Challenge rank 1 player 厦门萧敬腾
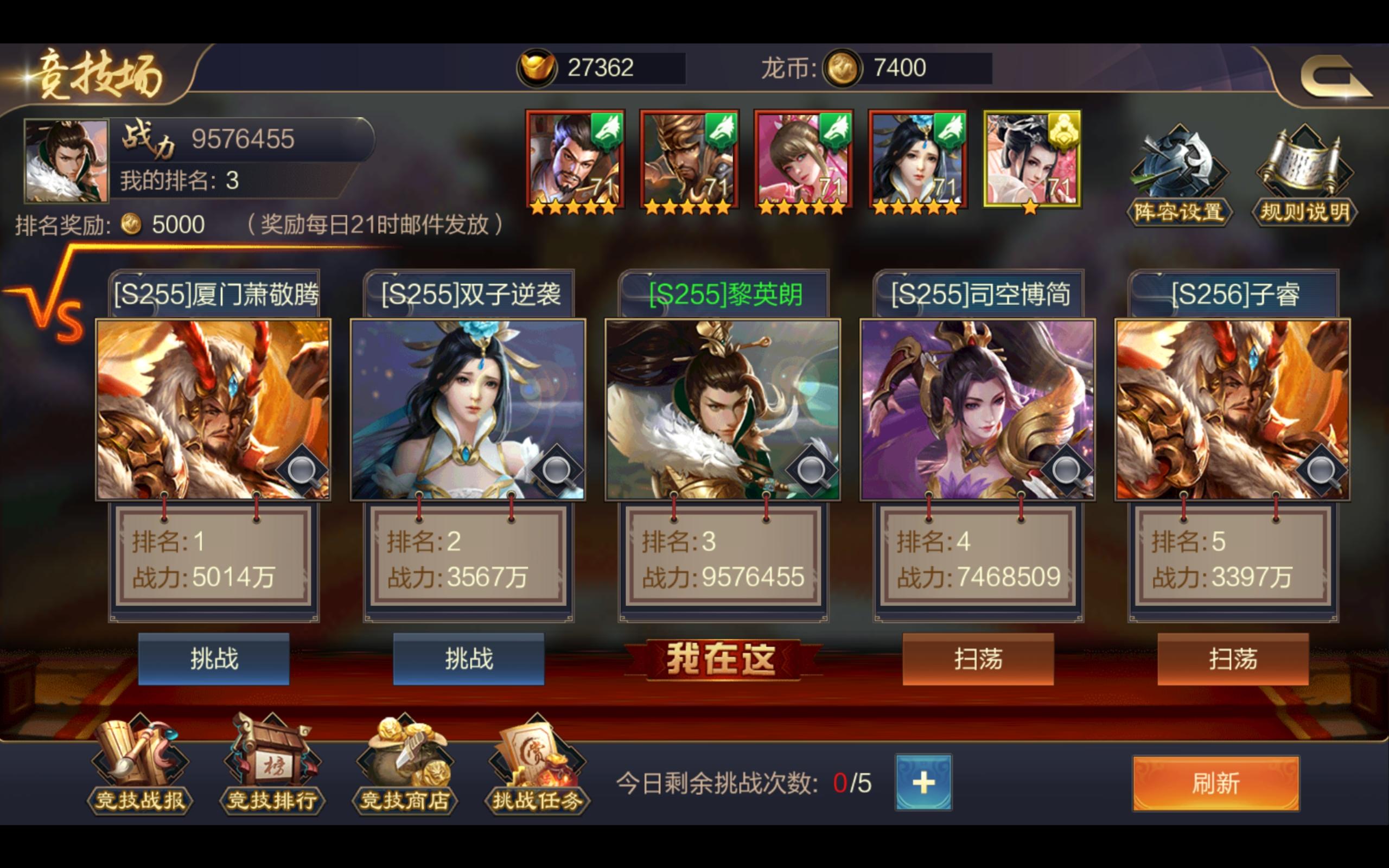 tap(213, 659)
